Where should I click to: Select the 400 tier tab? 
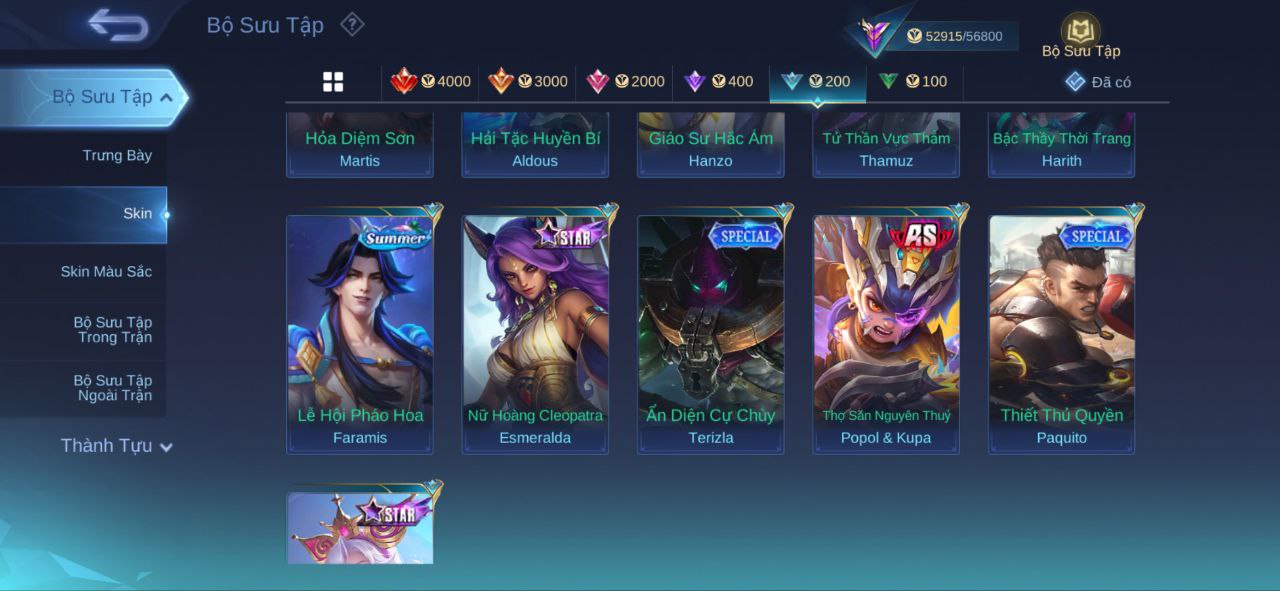point(719,81)
